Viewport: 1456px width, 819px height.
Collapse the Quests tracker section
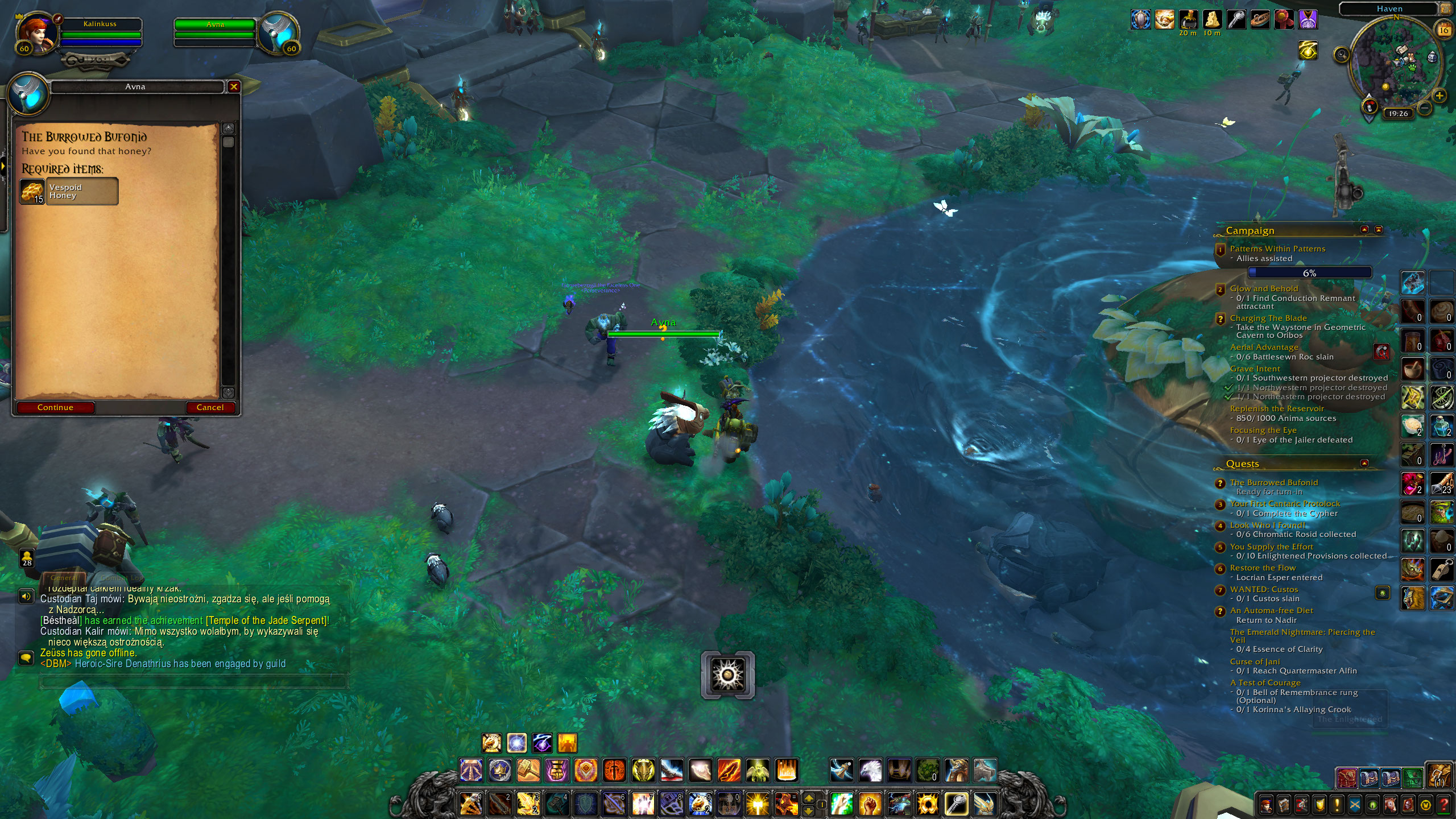(1364, 463)
